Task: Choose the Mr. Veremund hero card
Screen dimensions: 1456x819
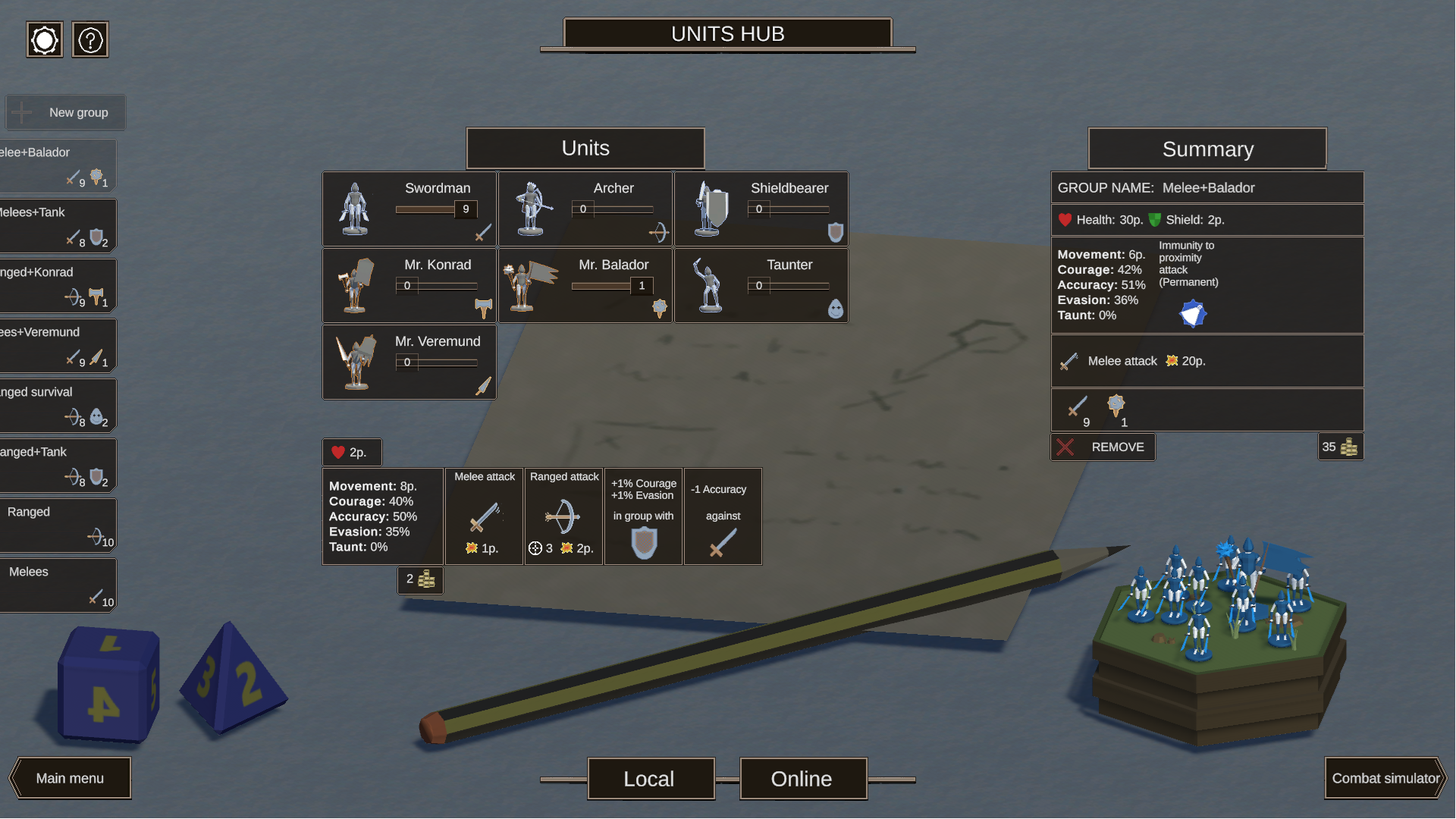Action: tap(409, 362)
